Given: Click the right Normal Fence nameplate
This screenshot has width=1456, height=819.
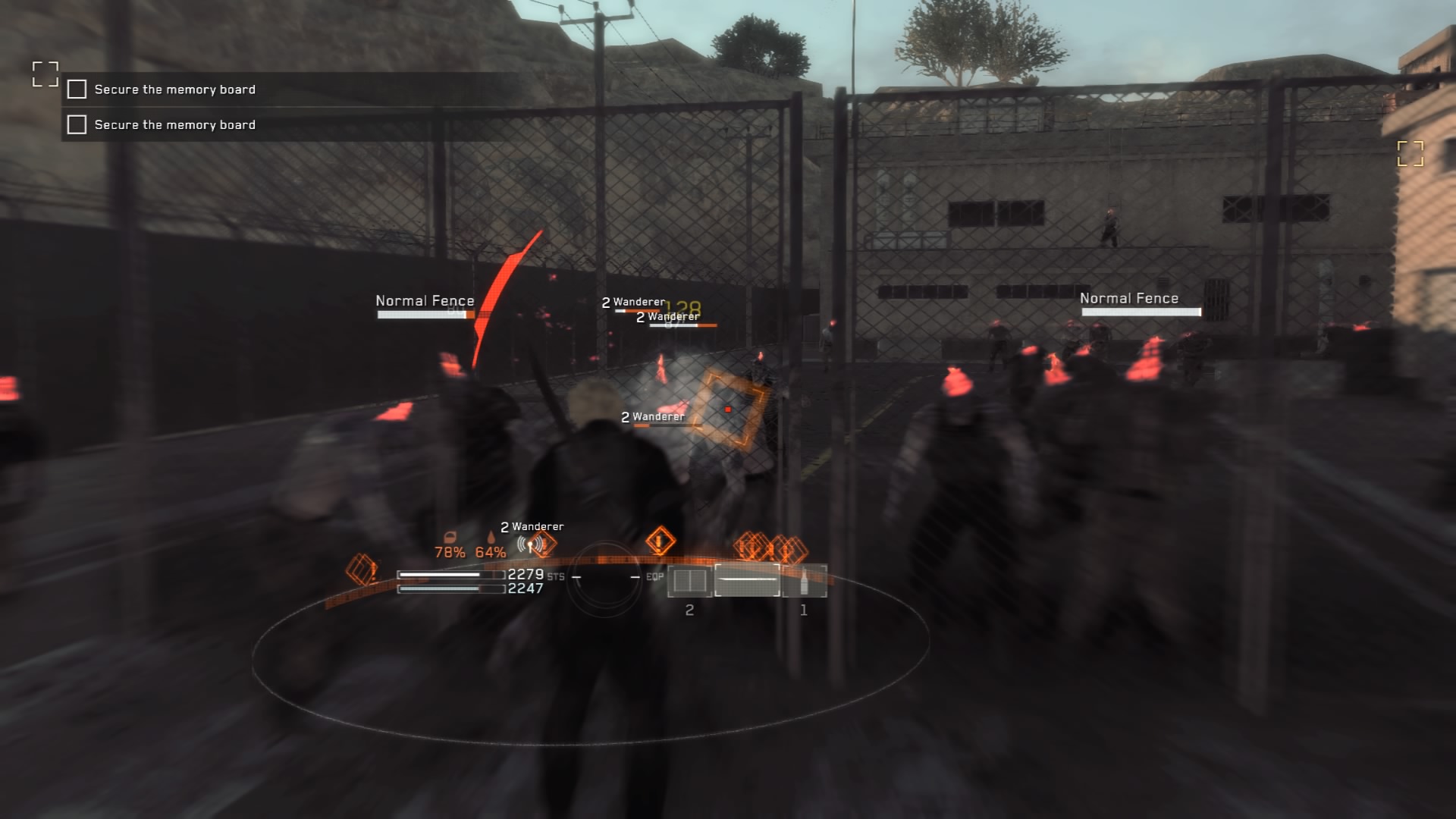Looking at the screenshot, I should coord(1129,298).
